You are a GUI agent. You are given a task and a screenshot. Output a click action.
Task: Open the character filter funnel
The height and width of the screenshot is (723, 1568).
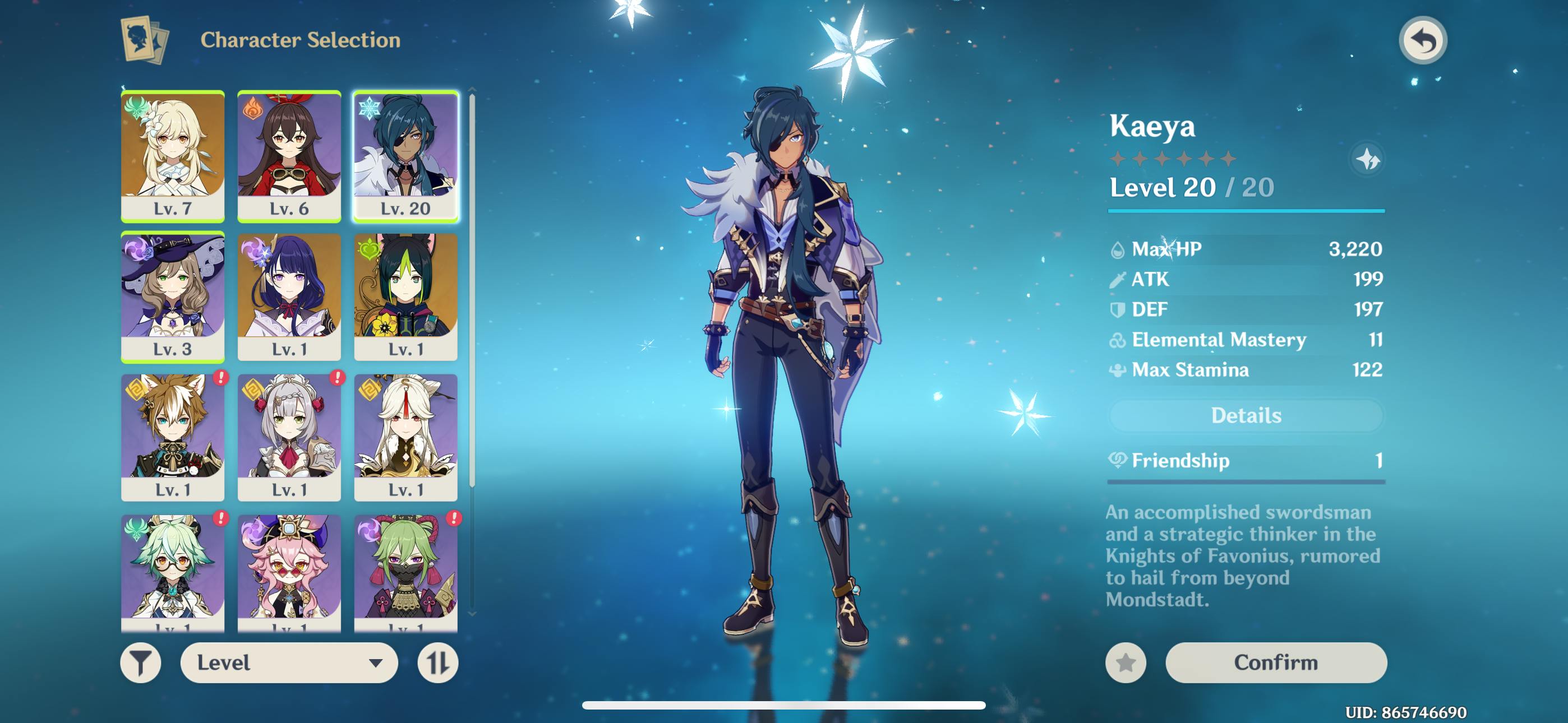[x=141, y=662]
